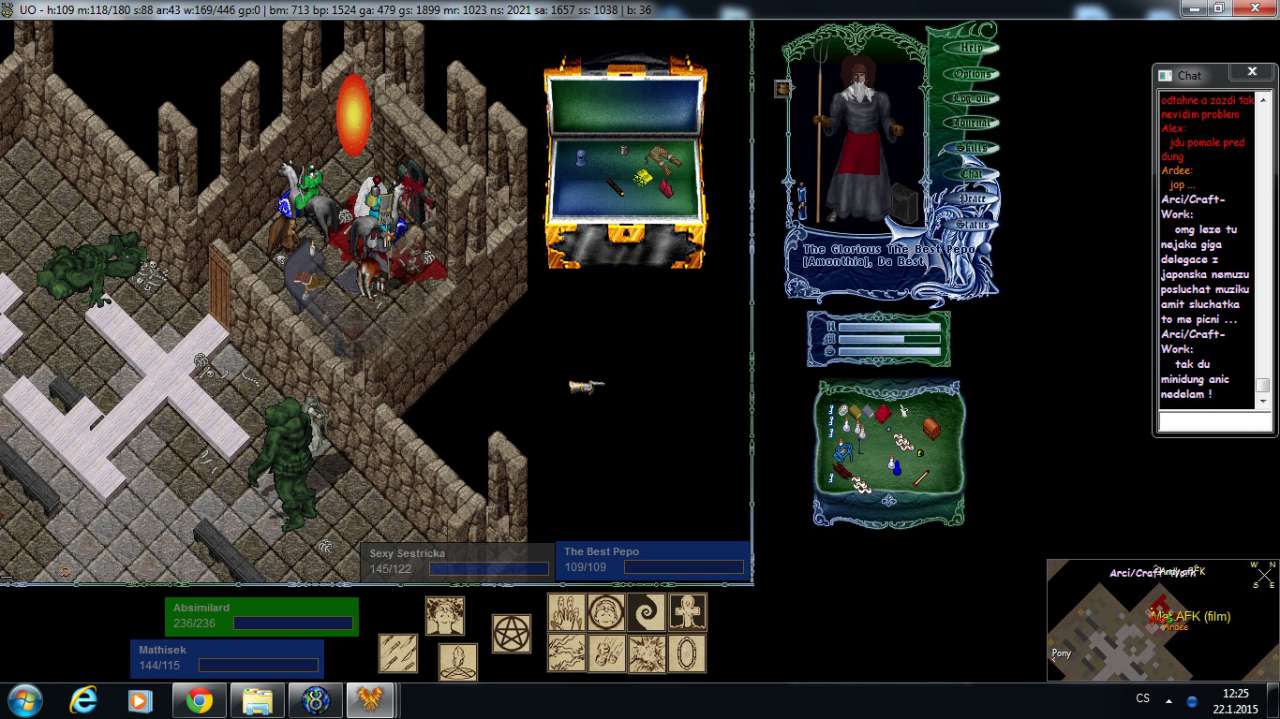Close the Chat window
Image resolution: width=1280 pixels, height=719 pixels.
point(1251,72)
